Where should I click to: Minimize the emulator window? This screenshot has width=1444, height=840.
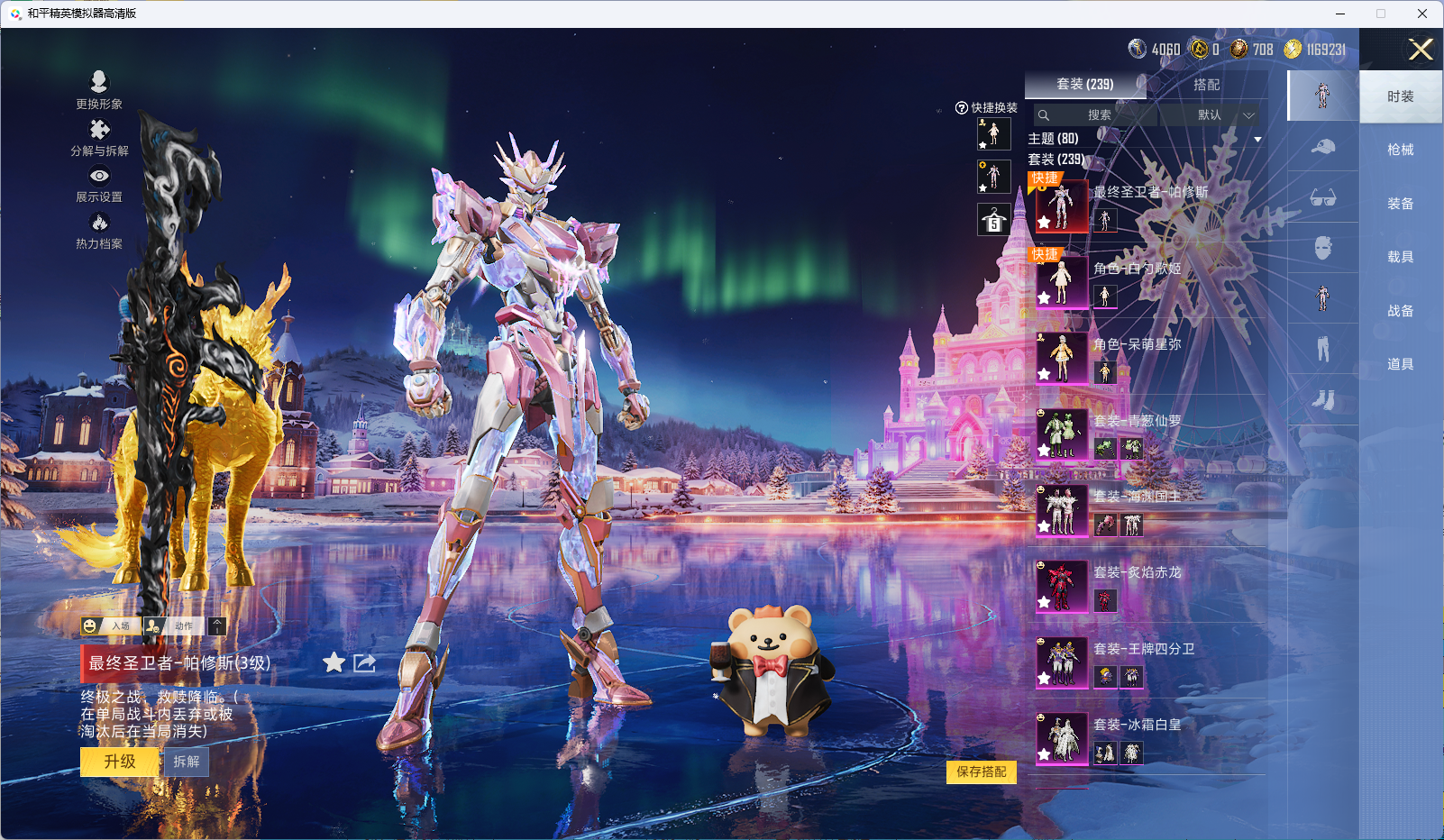[x=1340, y=14]
